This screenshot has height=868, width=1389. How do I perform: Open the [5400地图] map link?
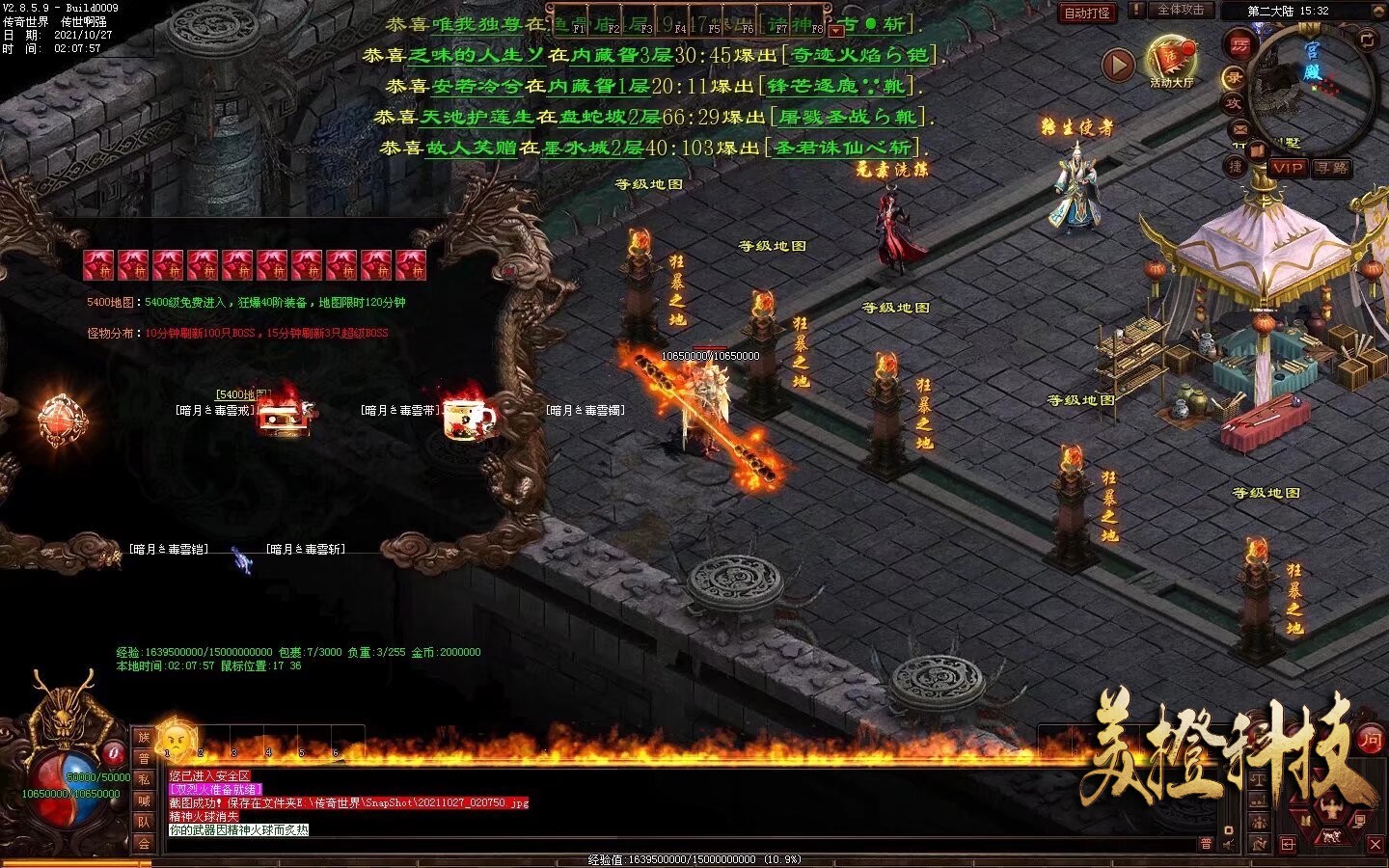click(241, 393)
